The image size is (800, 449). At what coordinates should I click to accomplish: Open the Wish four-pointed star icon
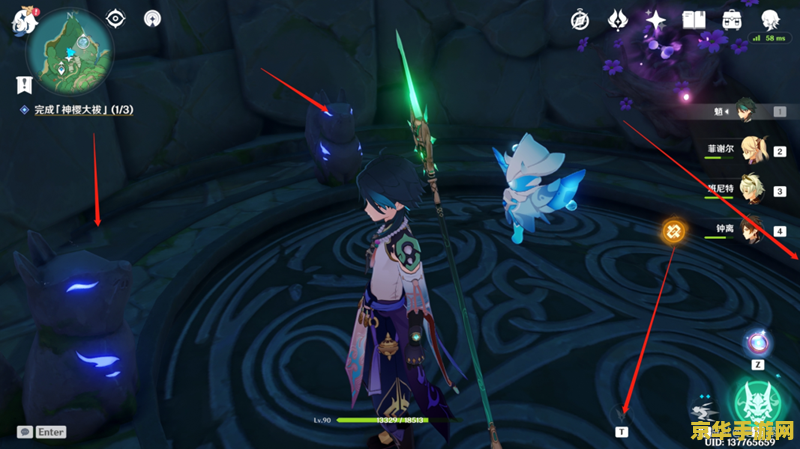656,20
